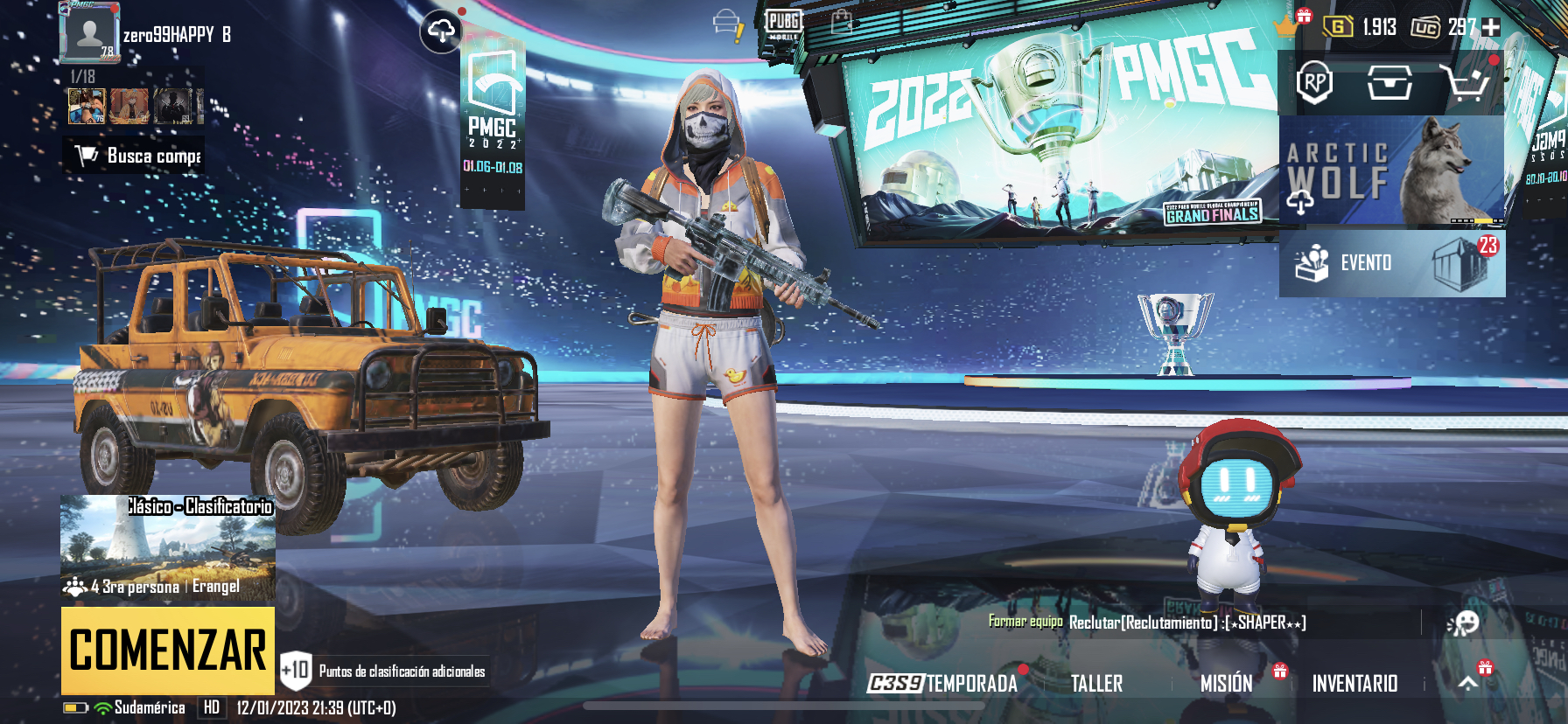Open the Inventario menu
The height and width of the screenshot is (724, 1568).
coord(1355,683)
